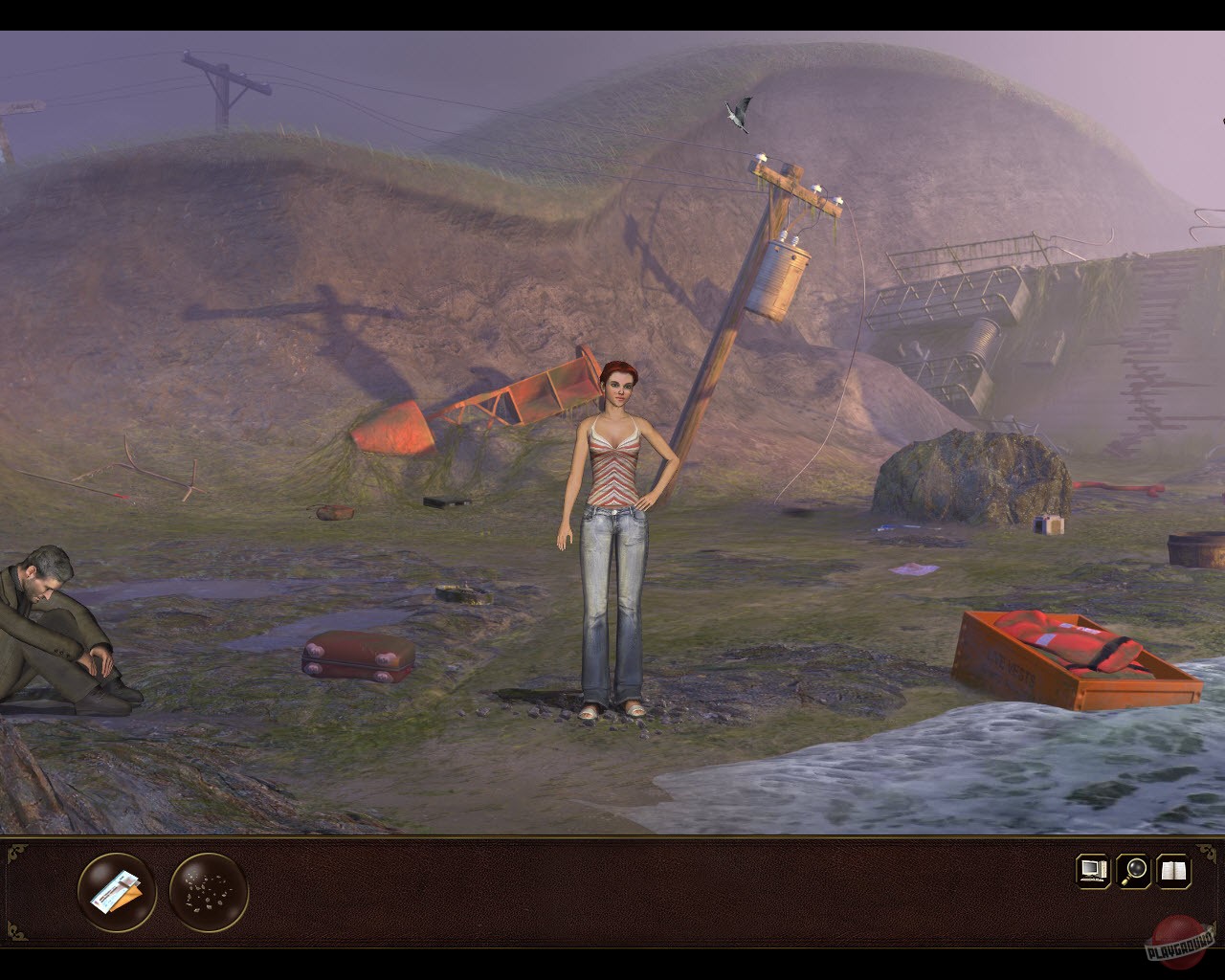Open the diary book icon
1225x980 pixels.
(x=1174, y=871)
